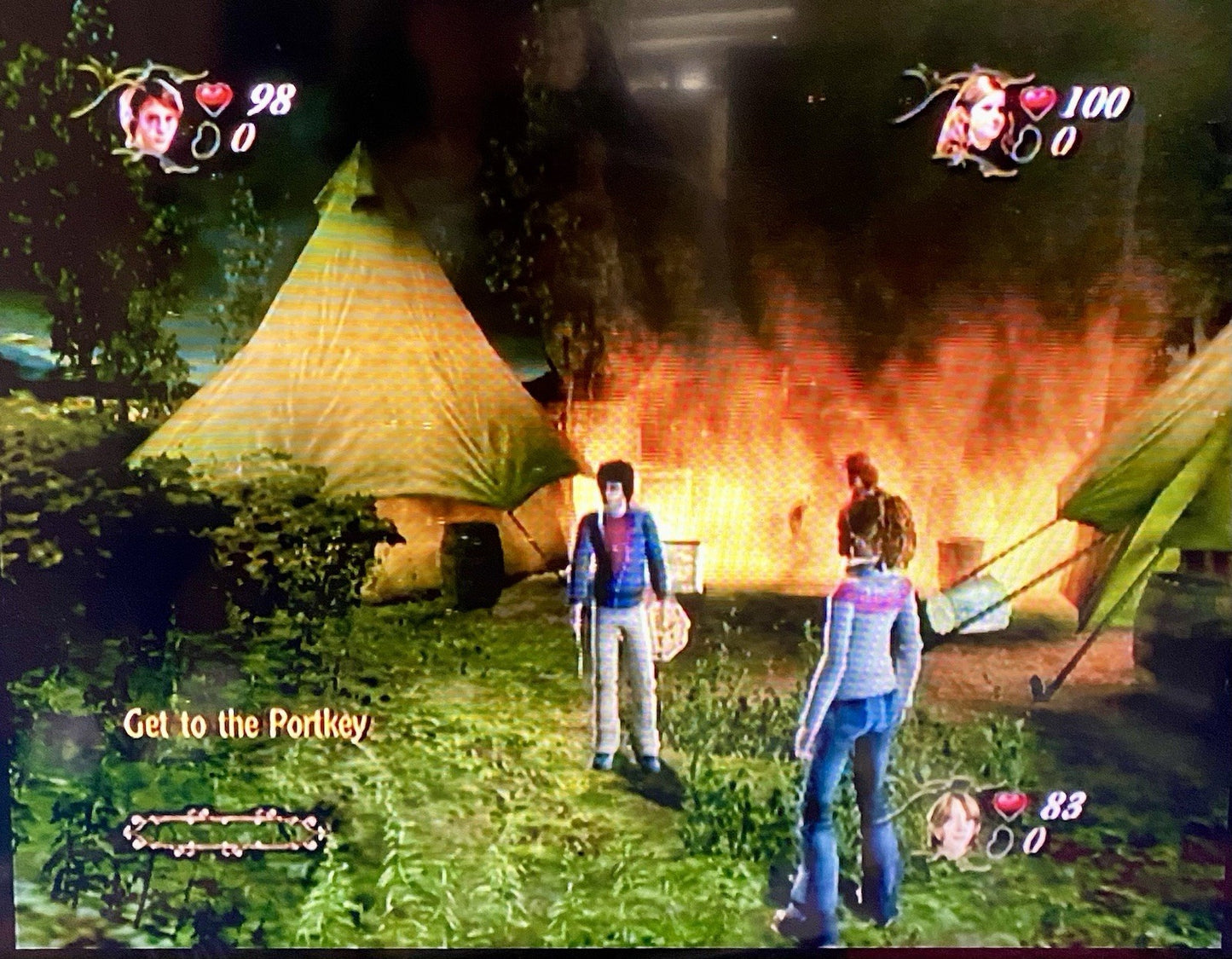The width and height of the screenshot is (1232, 959).
Task: Click the bean counter icon under Hermione's heart
Action: click(1027, 141)
